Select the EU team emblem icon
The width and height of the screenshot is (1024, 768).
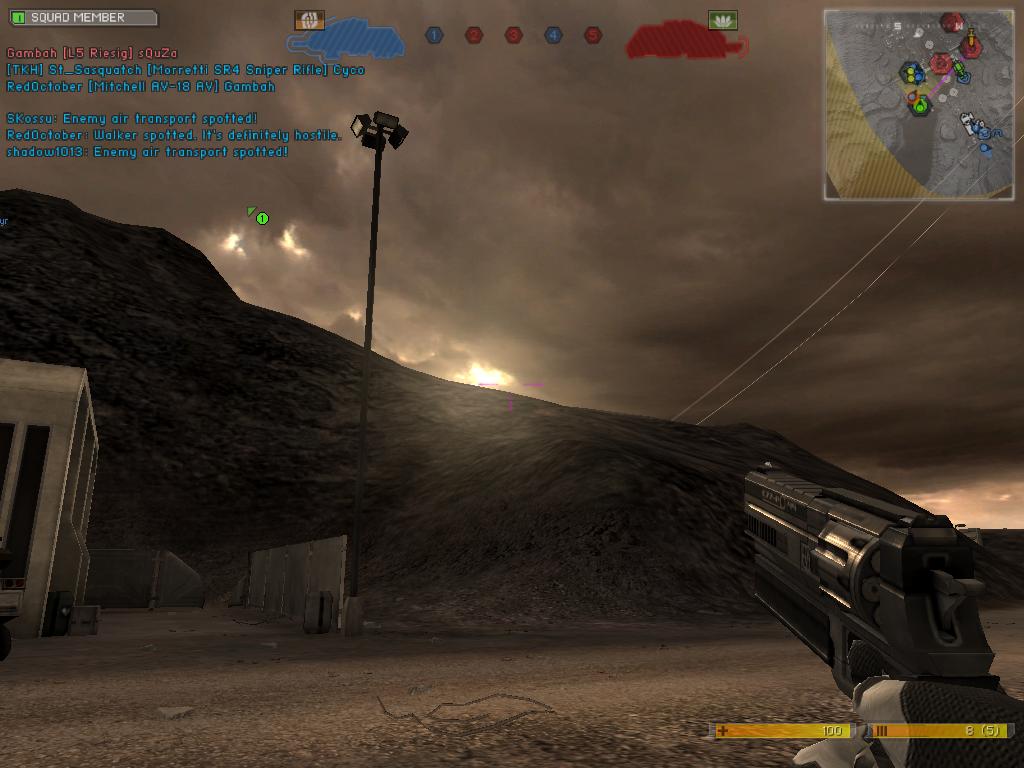[309, 20]
